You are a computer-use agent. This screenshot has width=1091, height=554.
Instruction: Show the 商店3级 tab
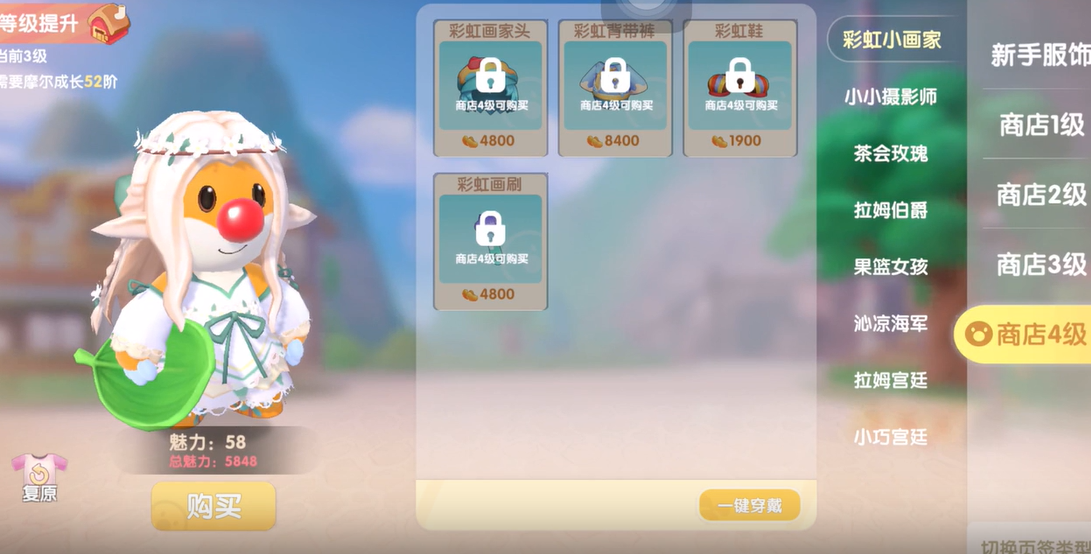[x=1041, y=265]
